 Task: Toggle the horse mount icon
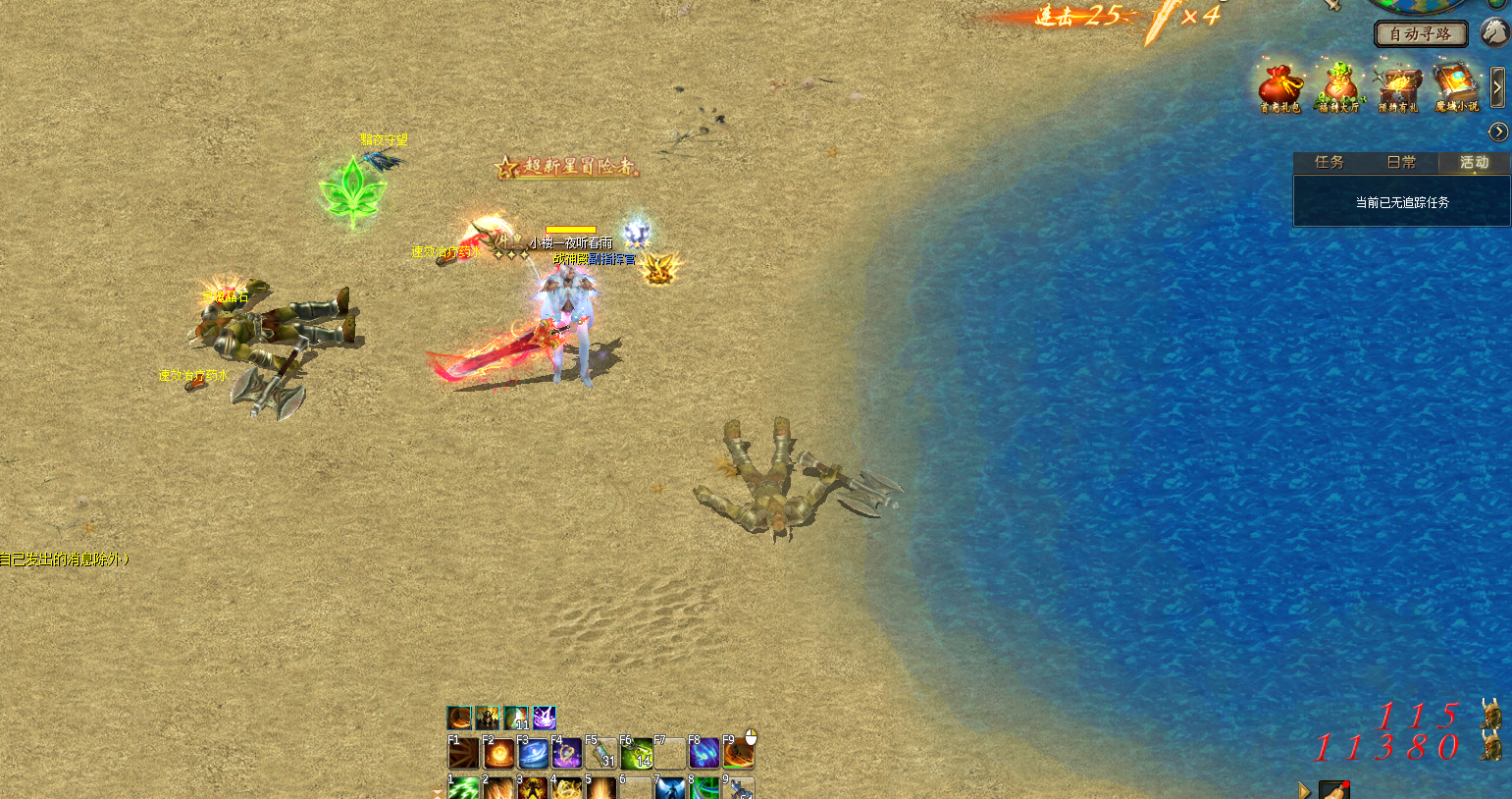[x=1494, y=32]
